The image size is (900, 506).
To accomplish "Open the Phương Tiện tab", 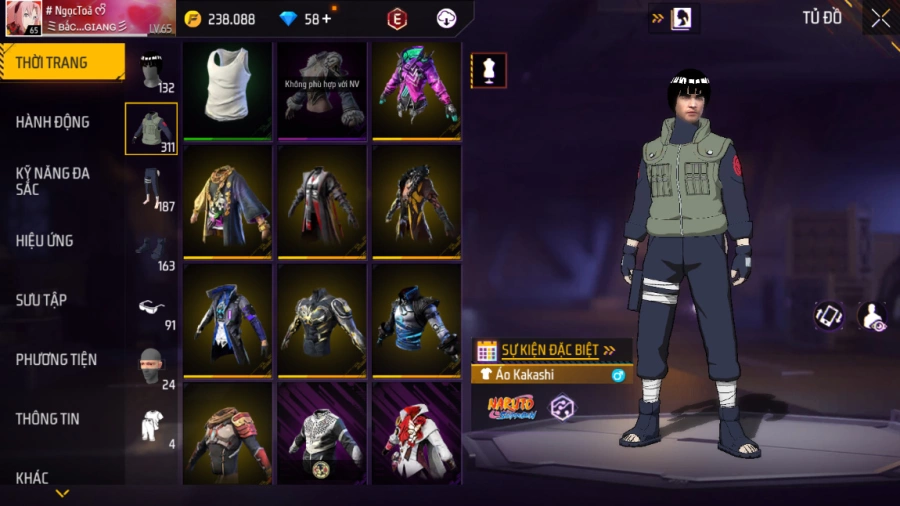I will point(54,359).
